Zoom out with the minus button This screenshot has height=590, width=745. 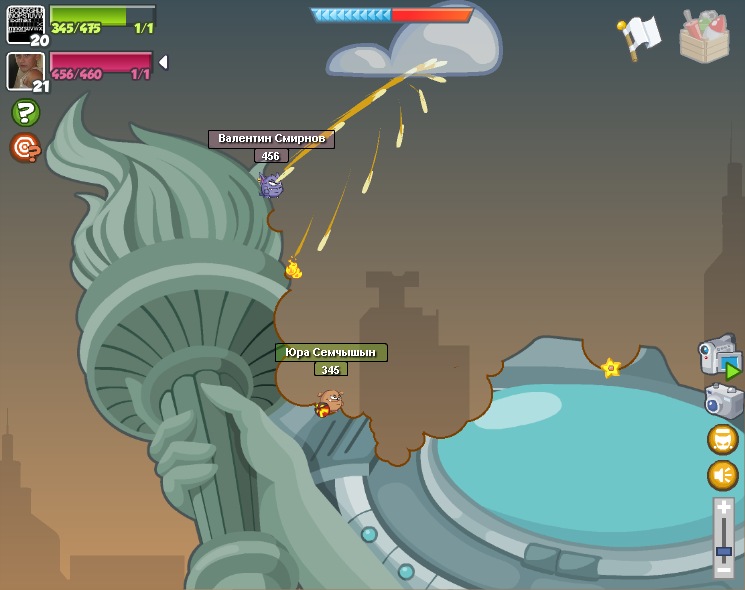point(724,569)
